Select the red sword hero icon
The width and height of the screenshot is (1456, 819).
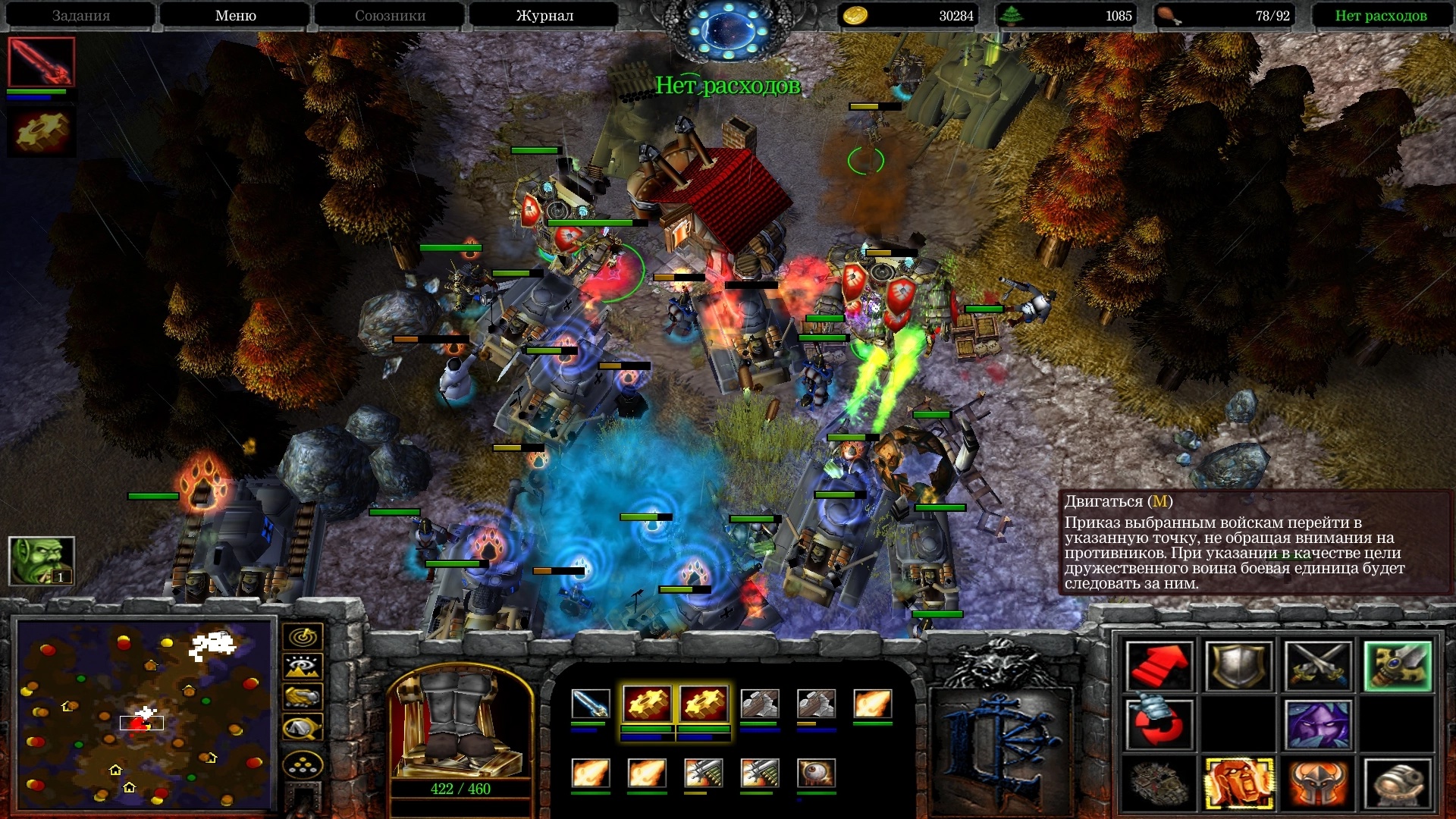(x=41, y=62)
